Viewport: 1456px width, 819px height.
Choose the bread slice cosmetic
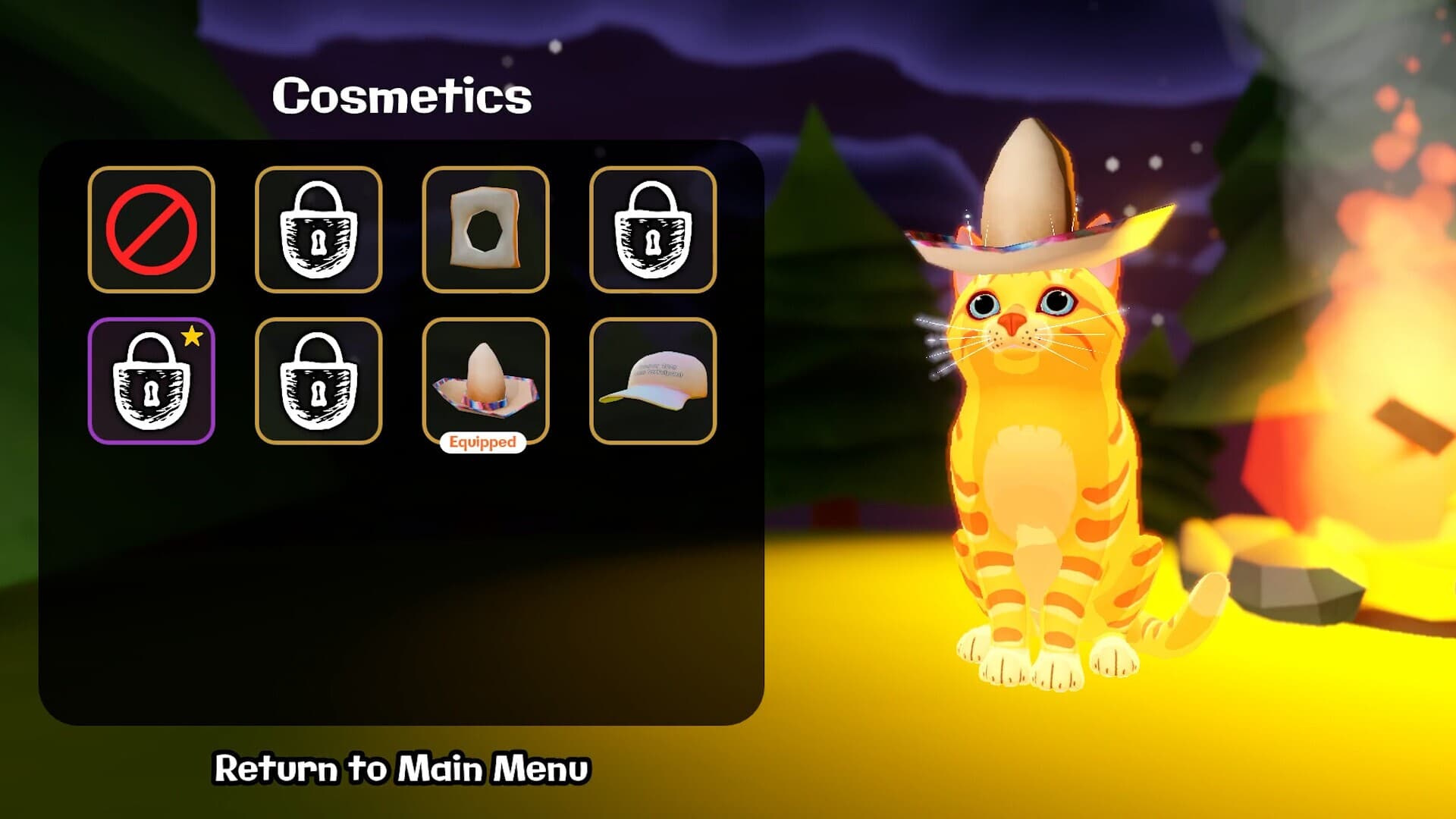click(x=485, y=229)
